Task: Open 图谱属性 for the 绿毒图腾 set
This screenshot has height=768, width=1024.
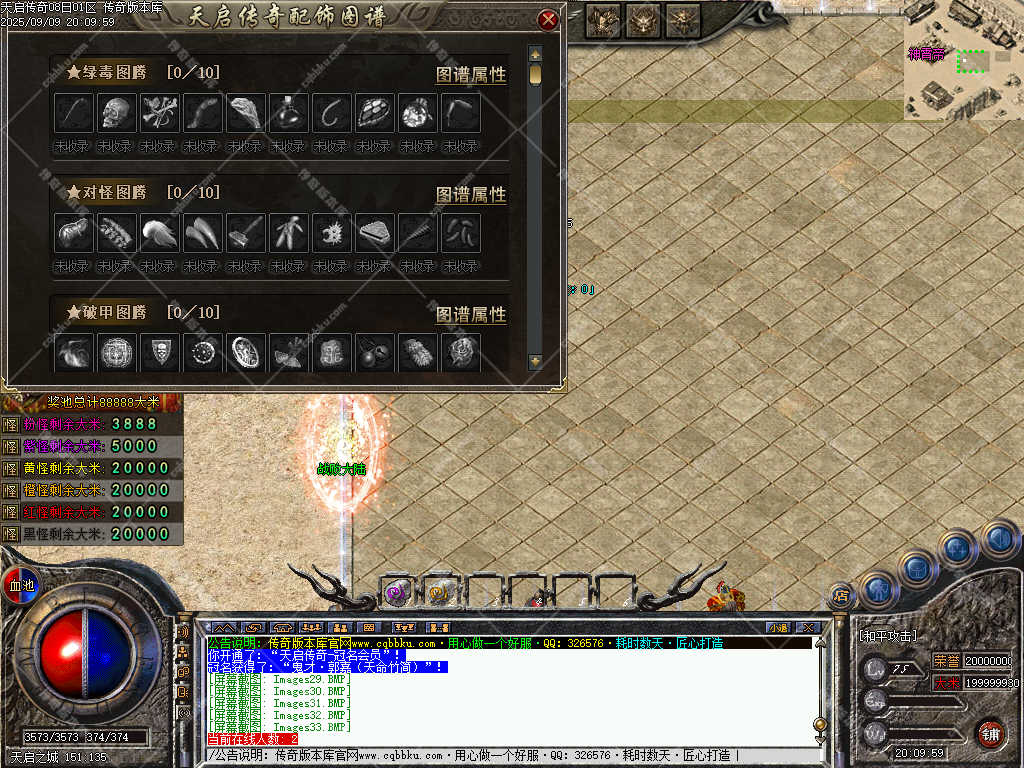Action: point(471,74)
